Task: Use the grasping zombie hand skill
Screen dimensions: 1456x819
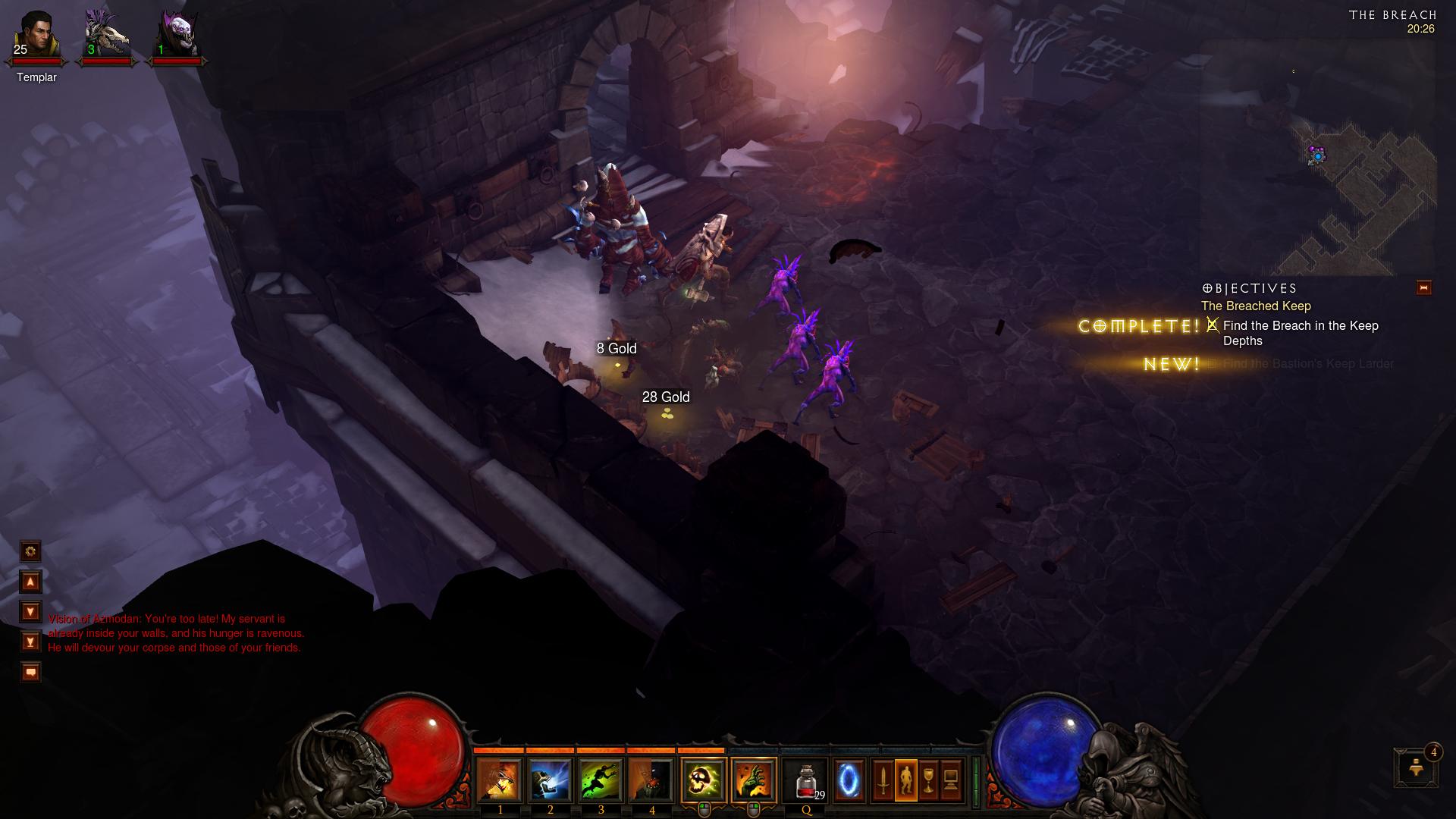Action: (x=754, y=780)
